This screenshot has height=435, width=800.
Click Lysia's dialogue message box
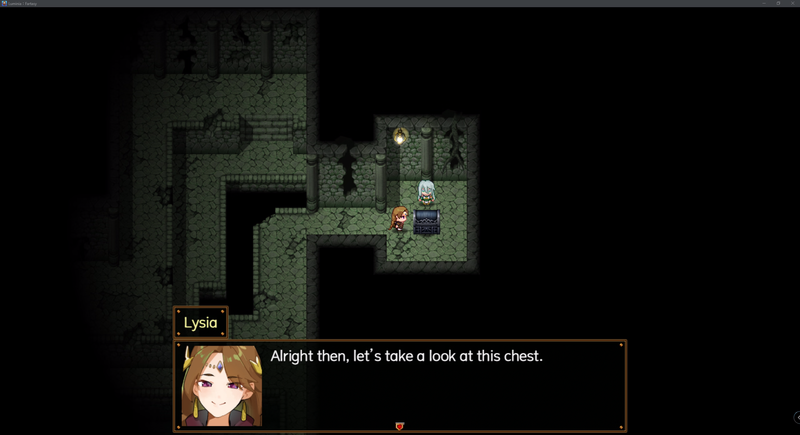pyautogui.click(x=440, y=386)
